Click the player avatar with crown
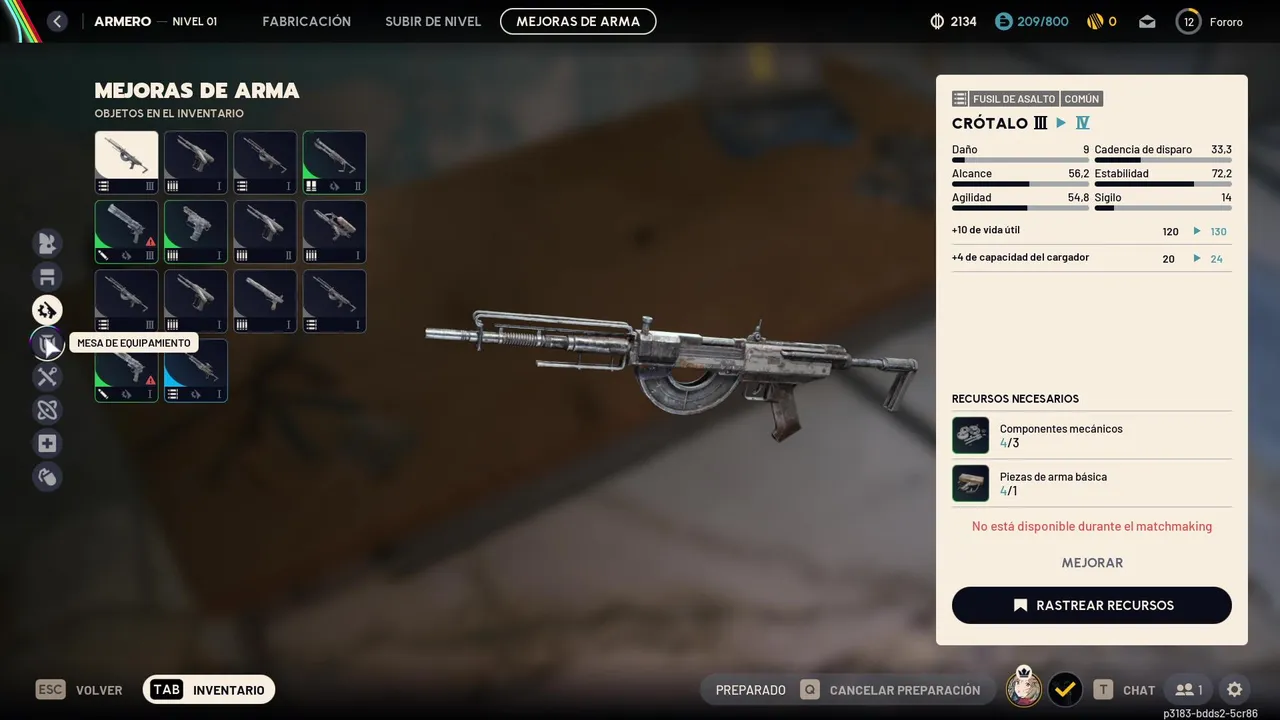Screen dimensions: 1280x720 click(1023, 688)
